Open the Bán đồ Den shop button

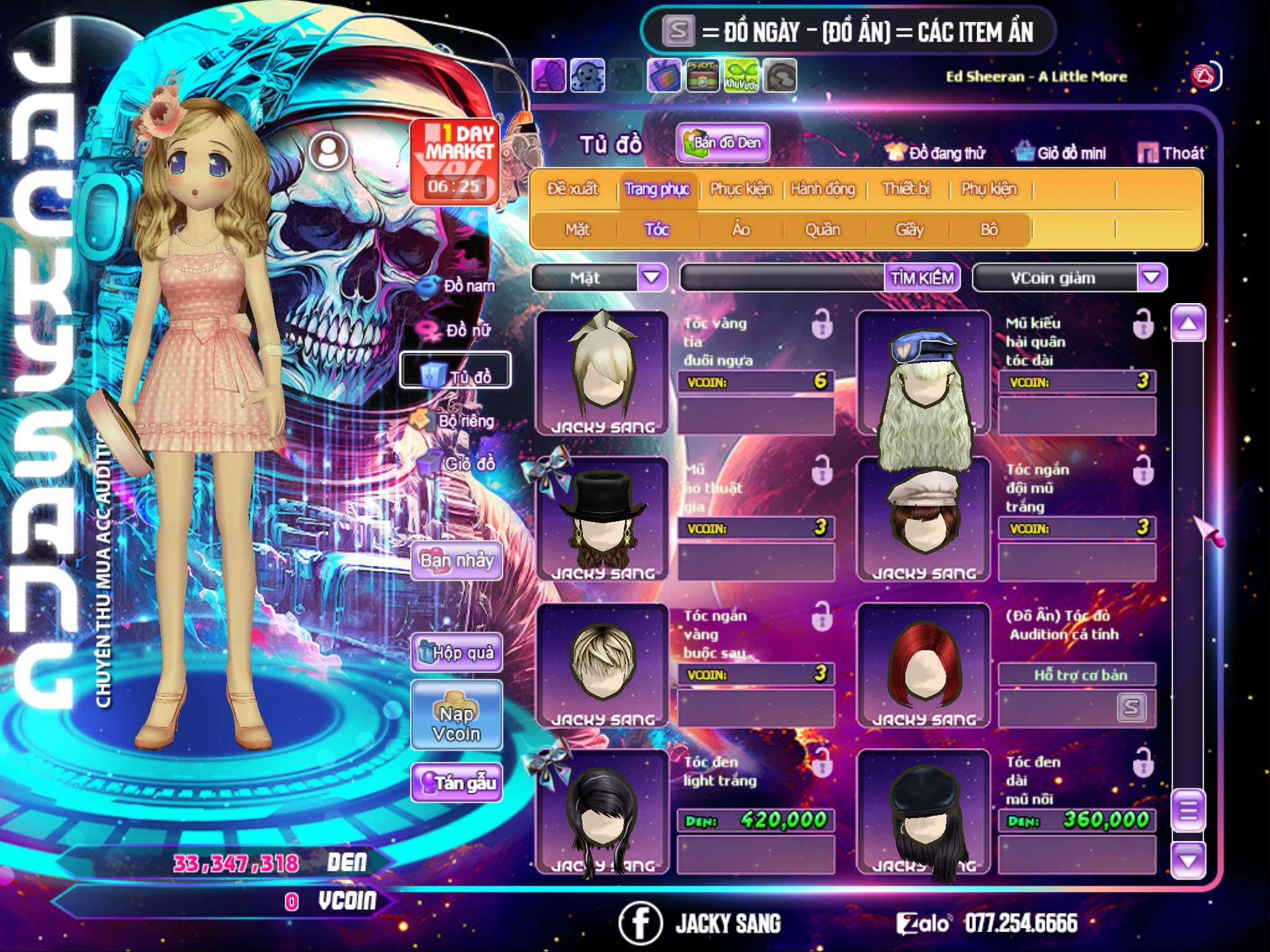(722, 143)
